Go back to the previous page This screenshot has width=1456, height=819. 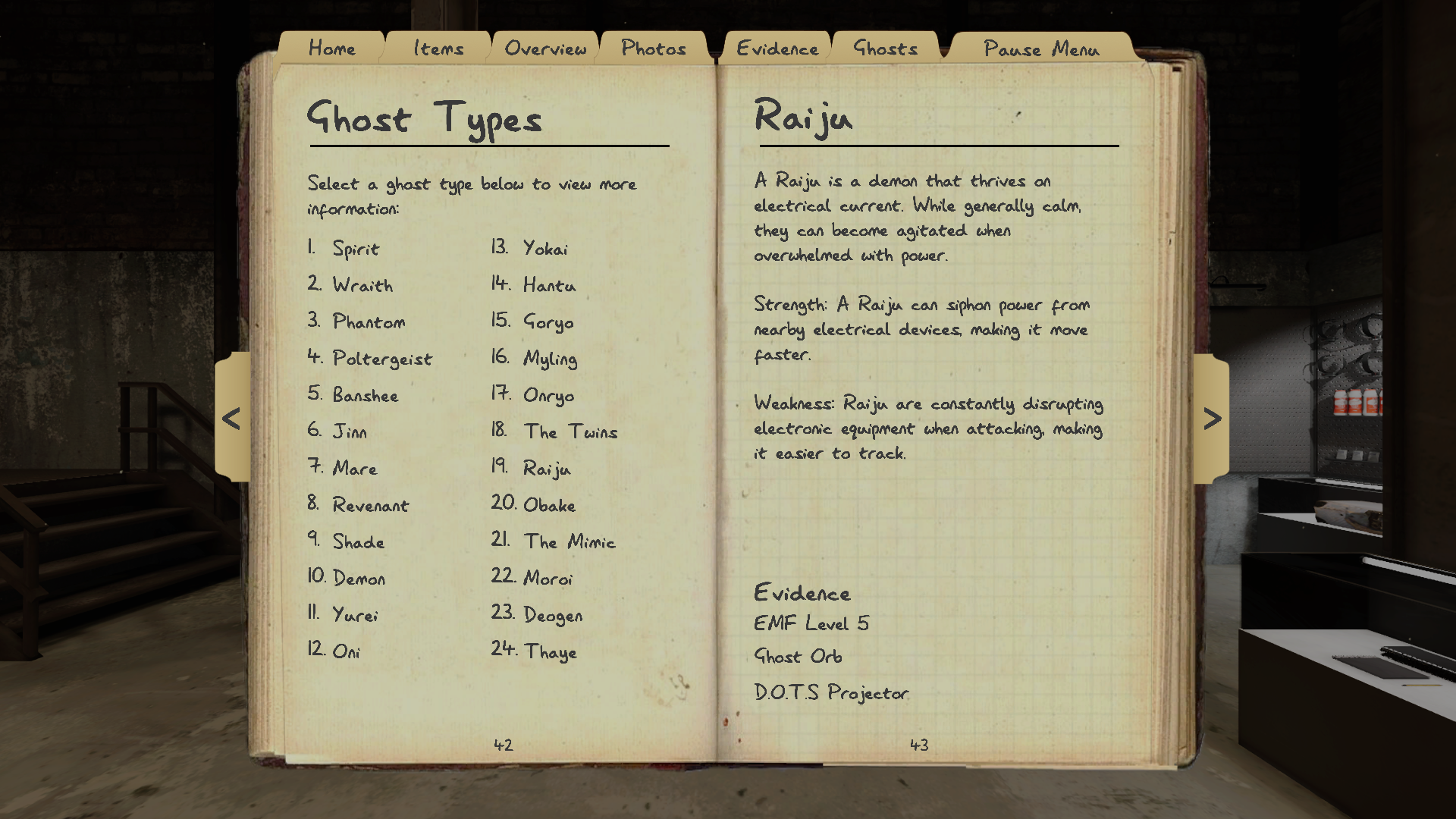[x=232, y=416]
